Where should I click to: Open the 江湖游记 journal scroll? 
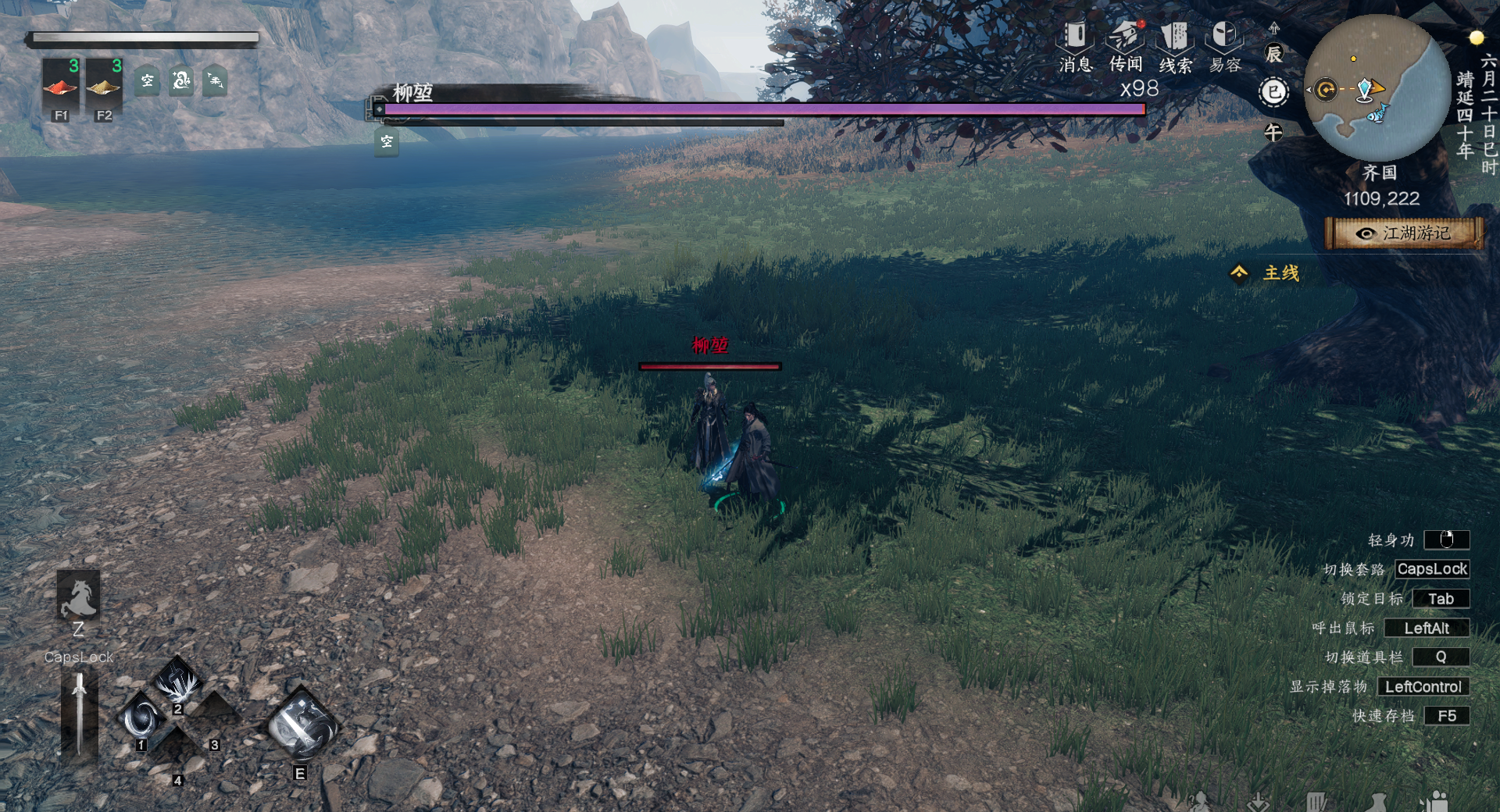point(1404,233)
